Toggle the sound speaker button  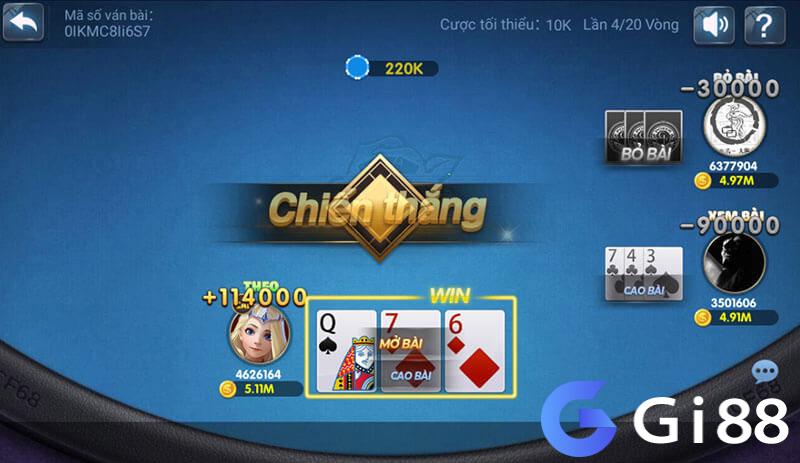click(x=714, y=24)
